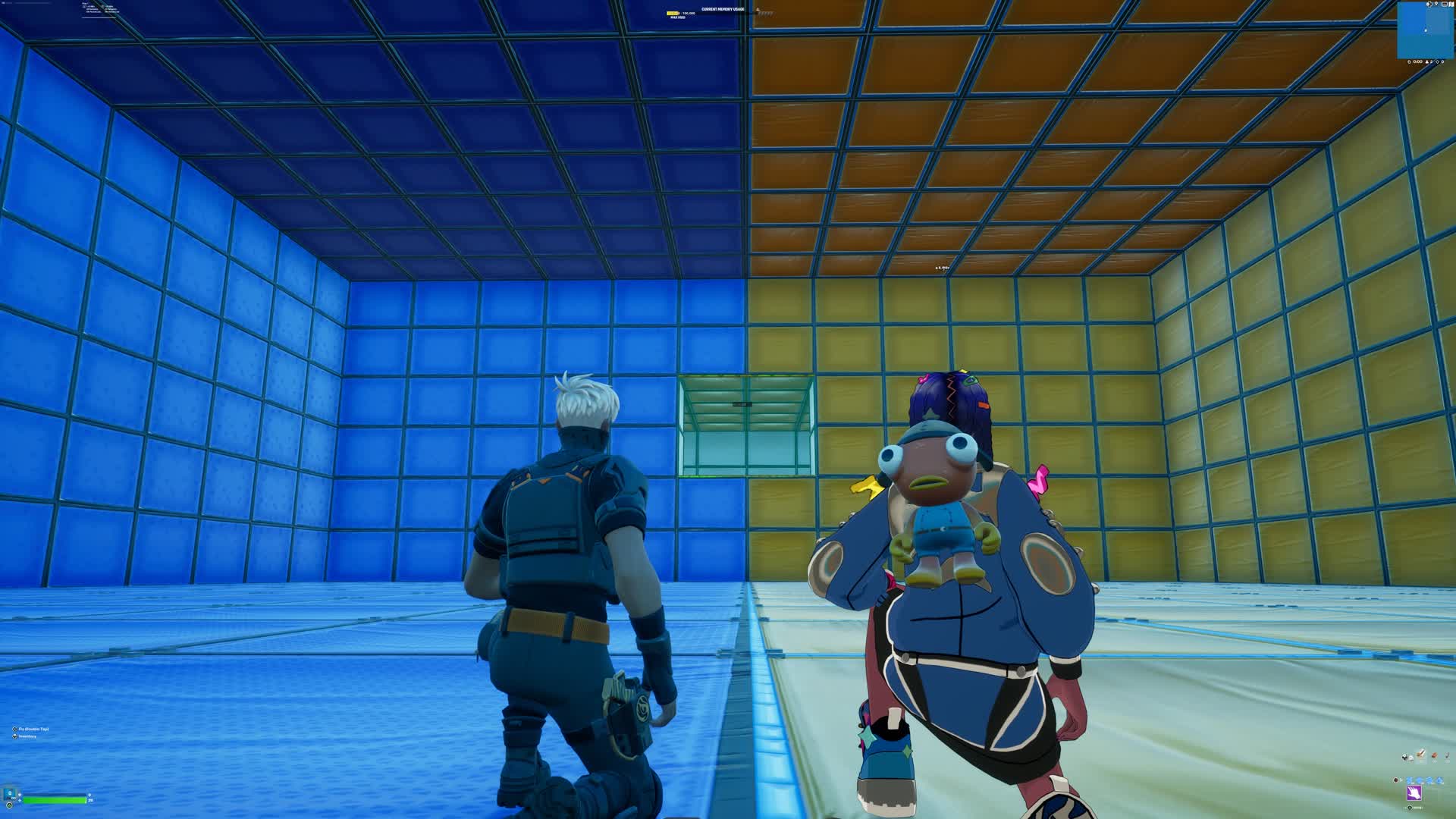Click the 100,000 memory limit text
The width and height of the screenshot is (1456, 819).
689,13
